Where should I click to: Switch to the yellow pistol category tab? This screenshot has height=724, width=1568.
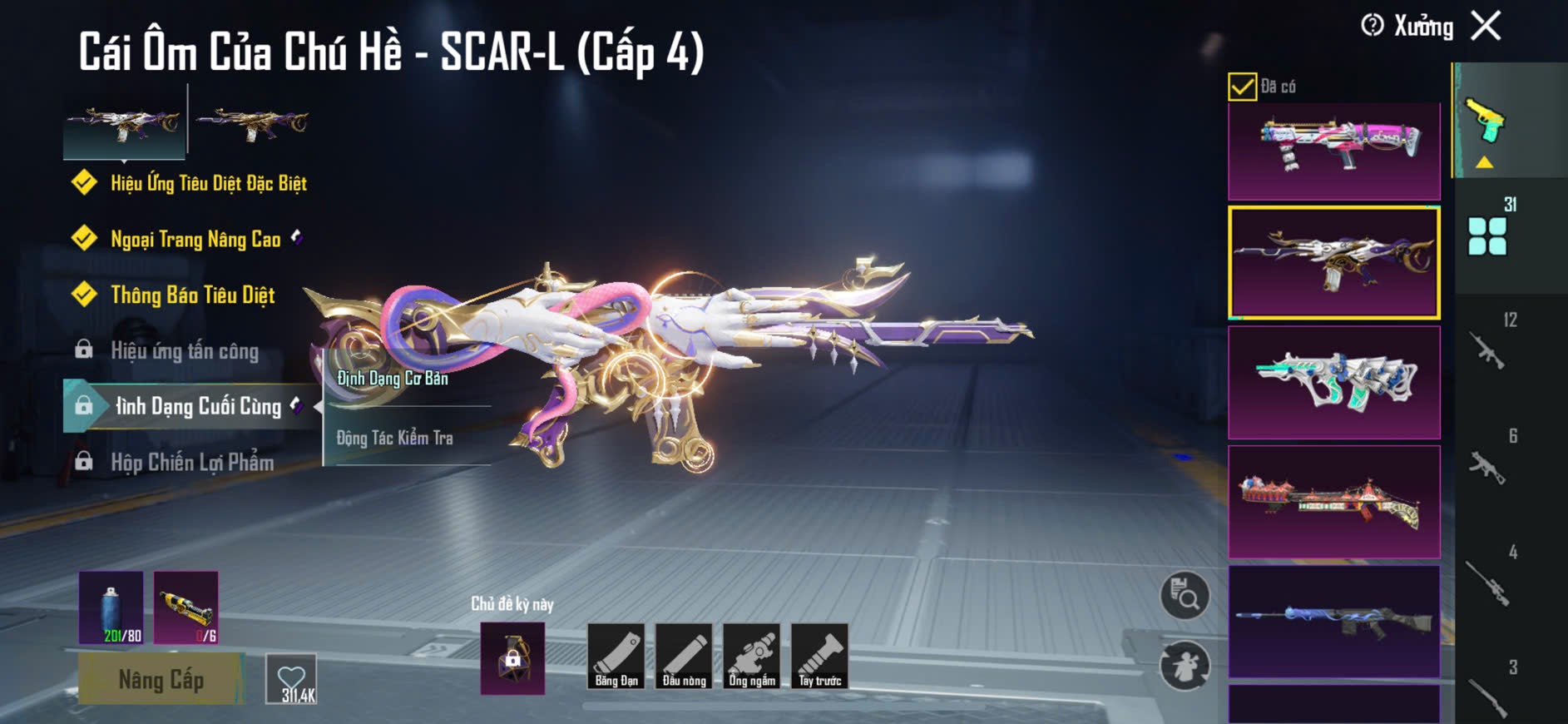point(1486,121)
